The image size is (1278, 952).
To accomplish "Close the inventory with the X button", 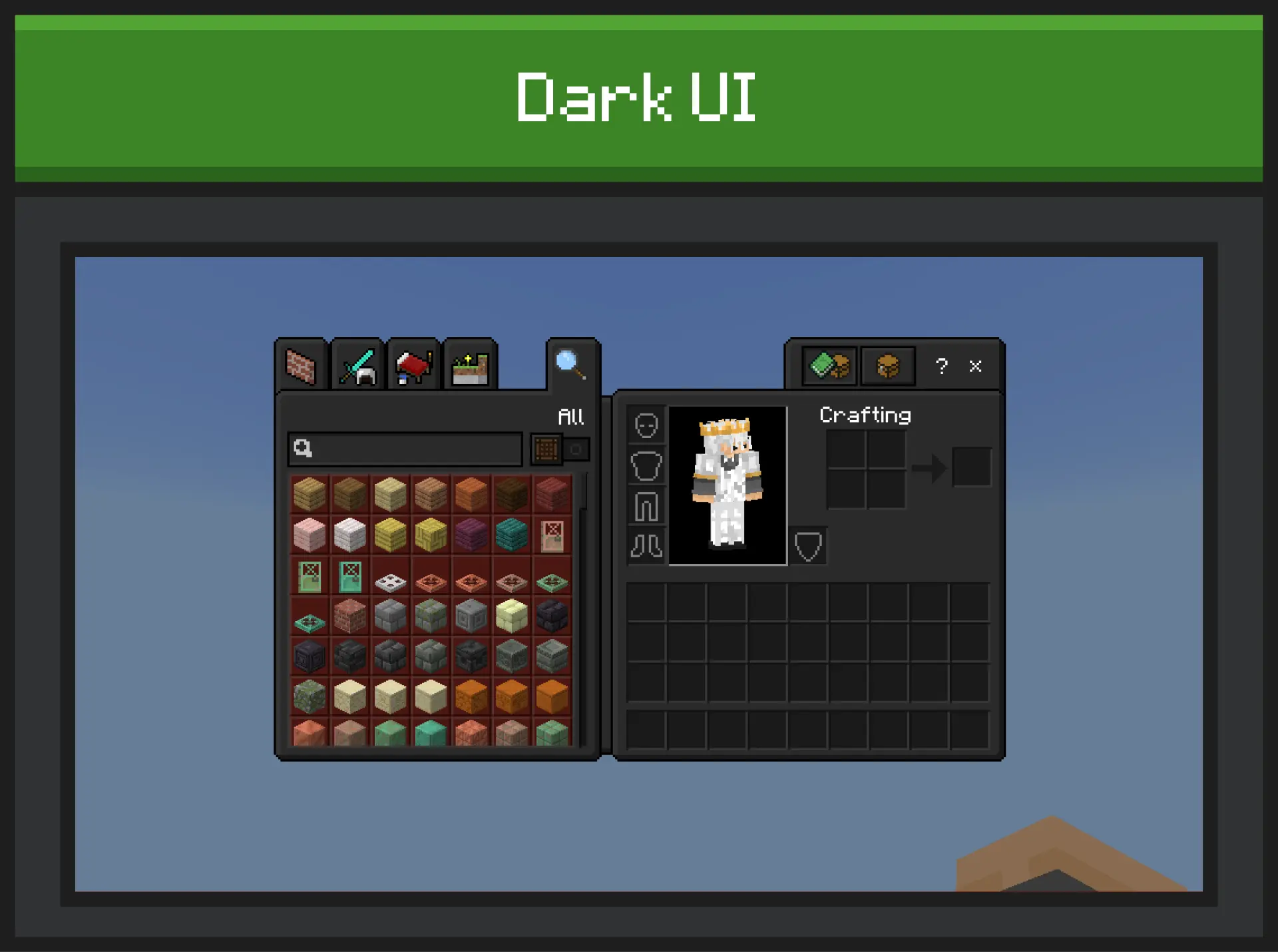I will click(975, 366).
